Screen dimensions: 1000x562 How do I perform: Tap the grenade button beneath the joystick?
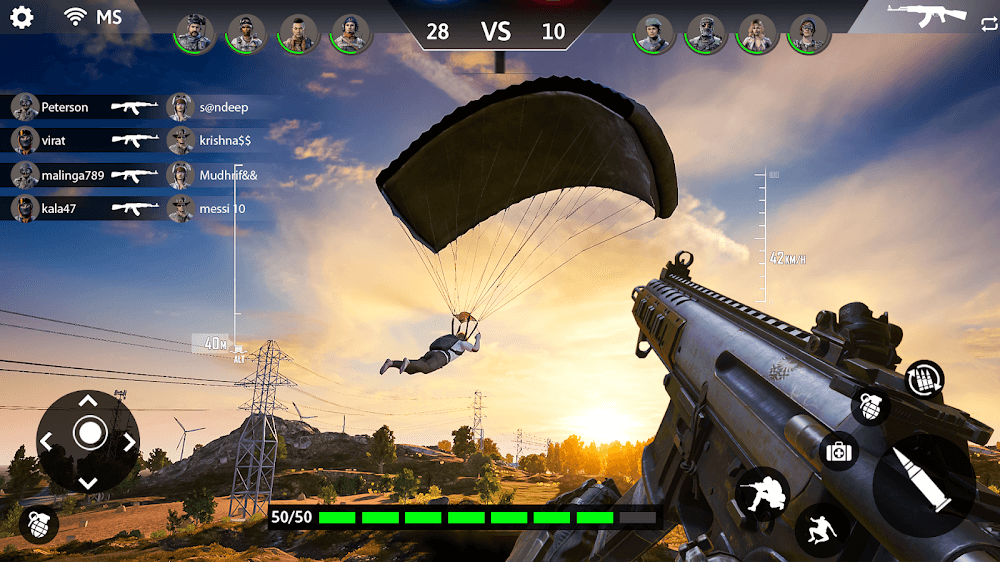(x=38, y=524)
